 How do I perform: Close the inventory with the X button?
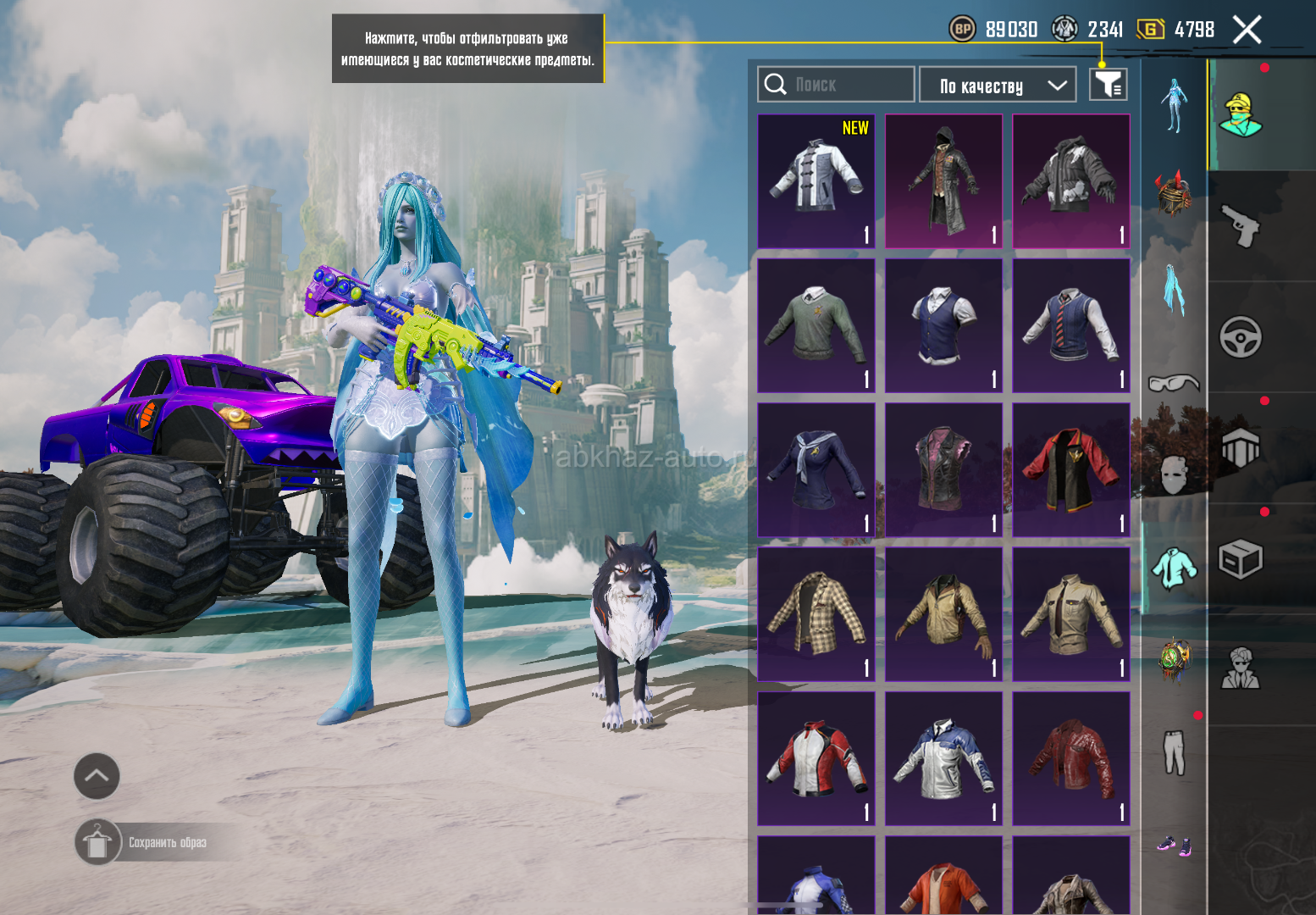(x=1247, y=30)
